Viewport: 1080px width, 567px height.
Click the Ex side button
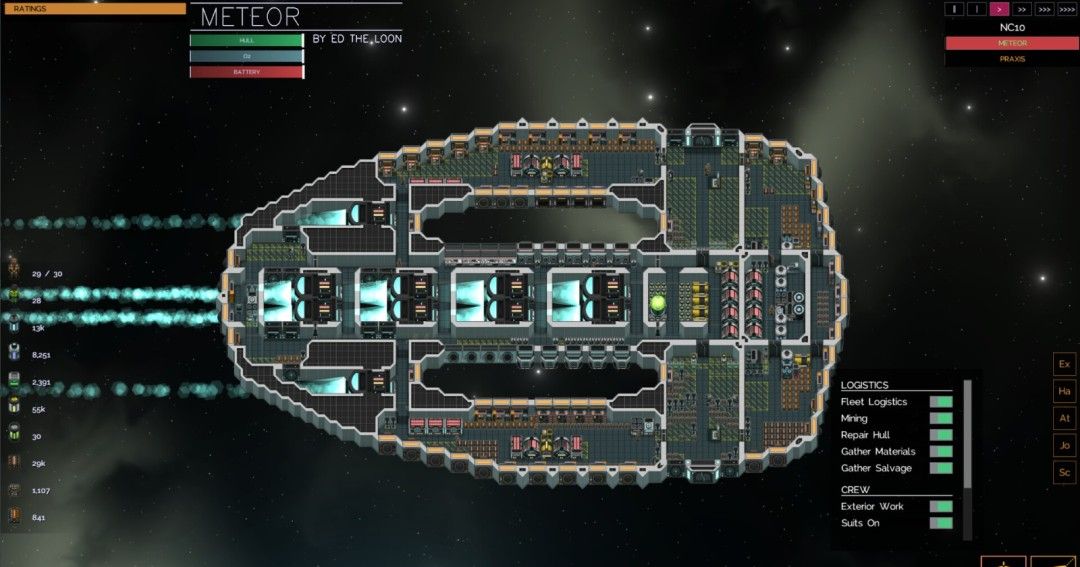(1064, 364)
